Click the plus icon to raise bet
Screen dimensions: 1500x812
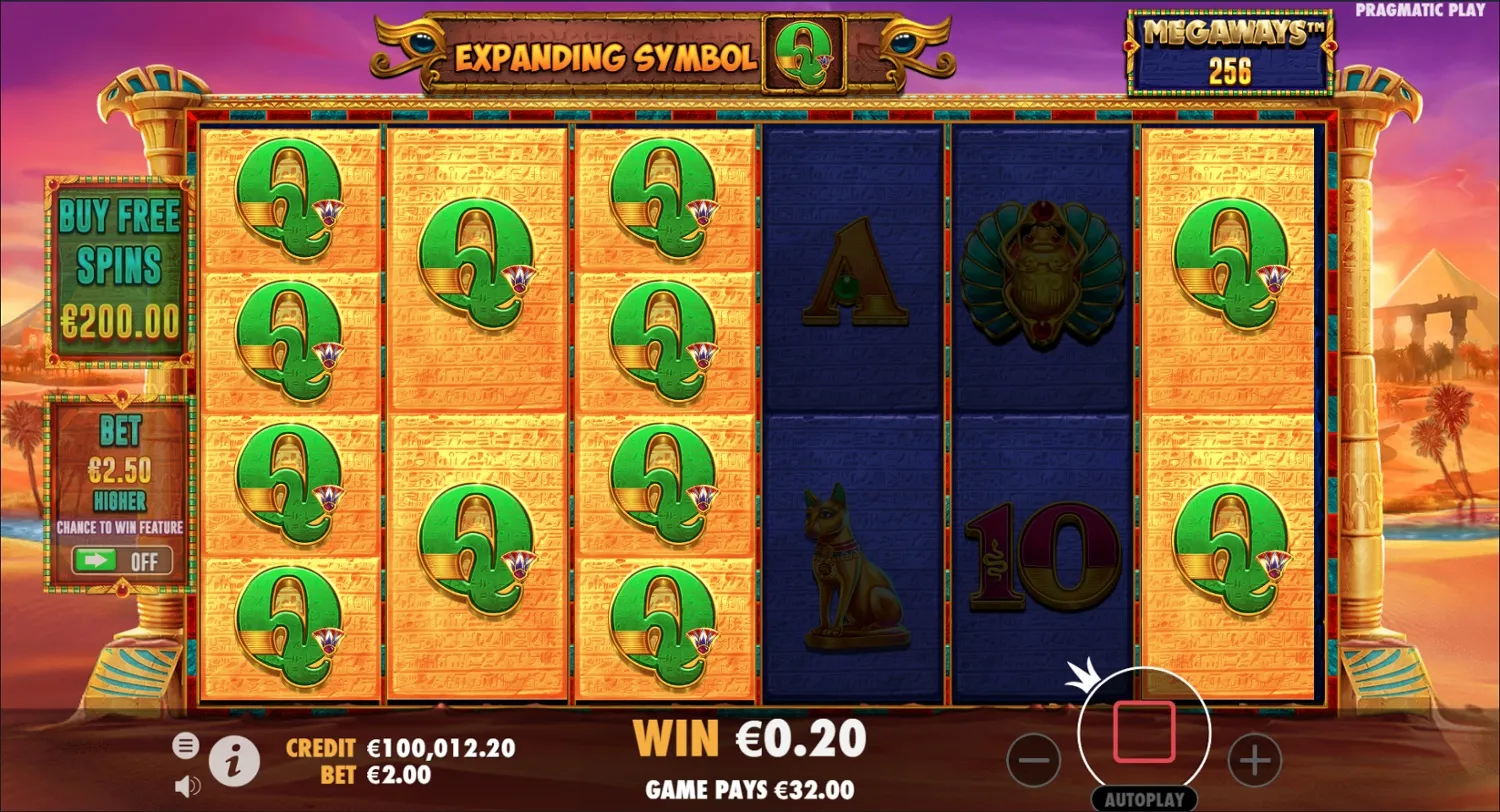click(1255, 760)
